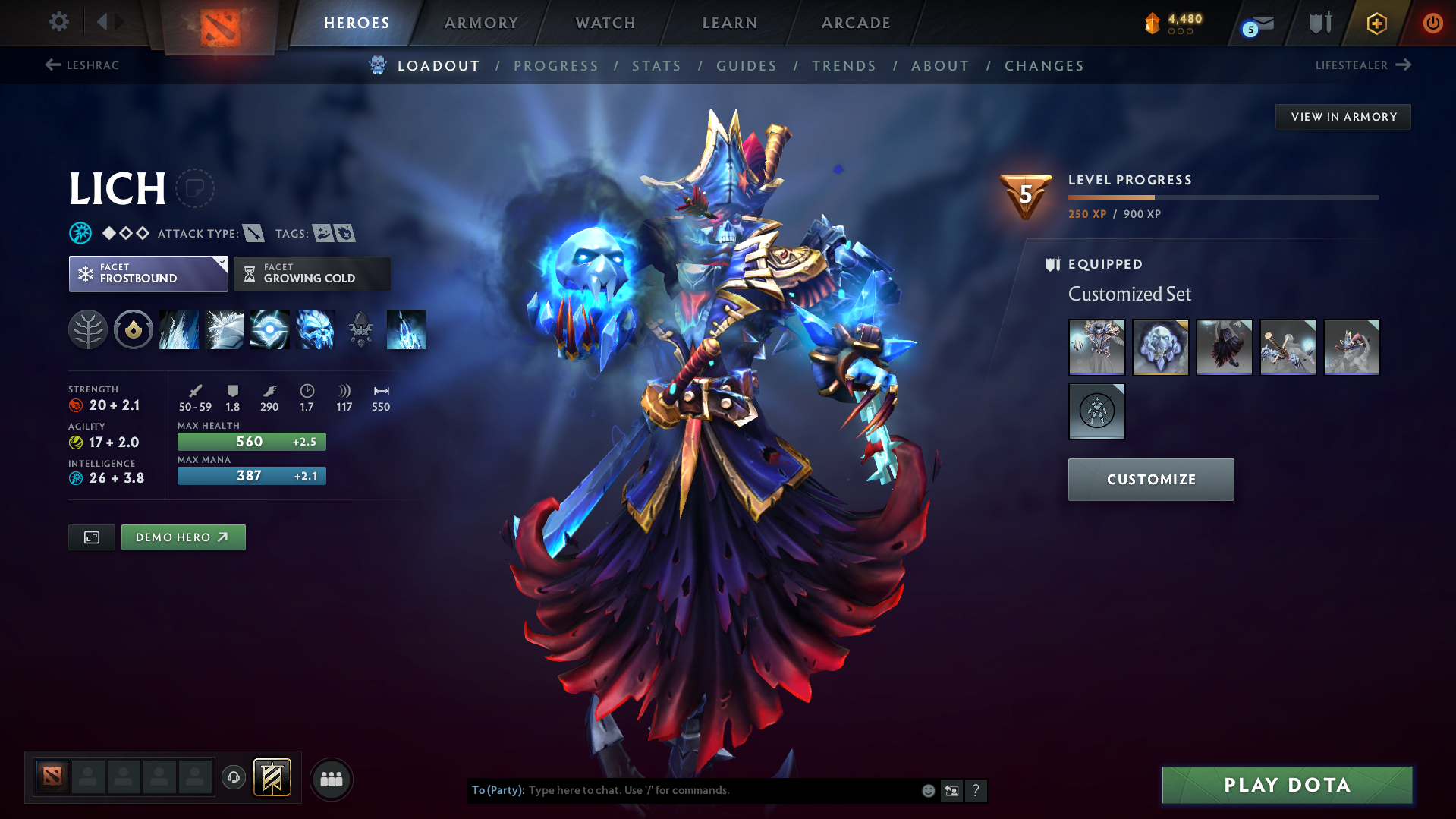Open the Frost Blast ability icon
1456x819 pixels.
tap(179, 329)
